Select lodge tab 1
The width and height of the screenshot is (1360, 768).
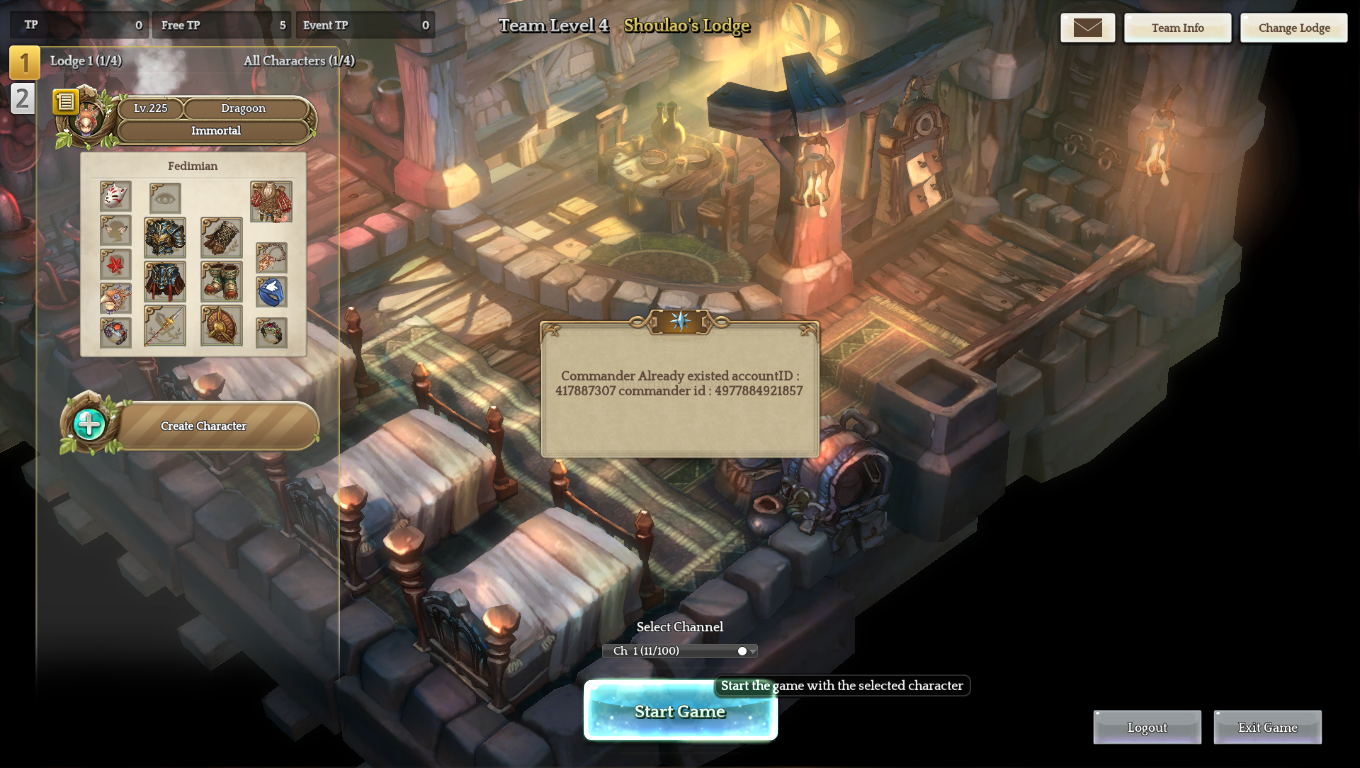tap(24, 63)
